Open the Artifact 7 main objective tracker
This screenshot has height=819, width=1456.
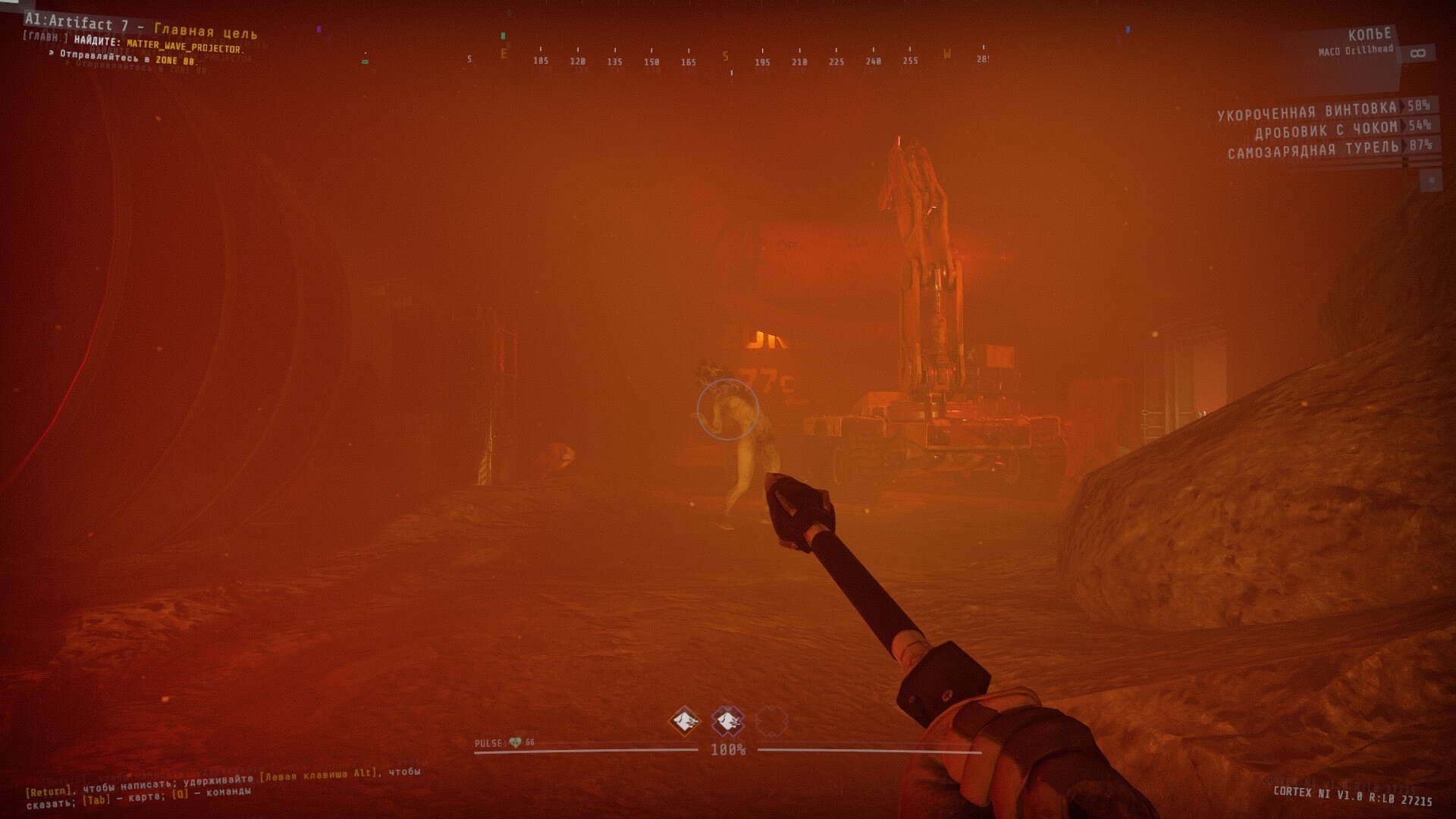tap(141, 27)
